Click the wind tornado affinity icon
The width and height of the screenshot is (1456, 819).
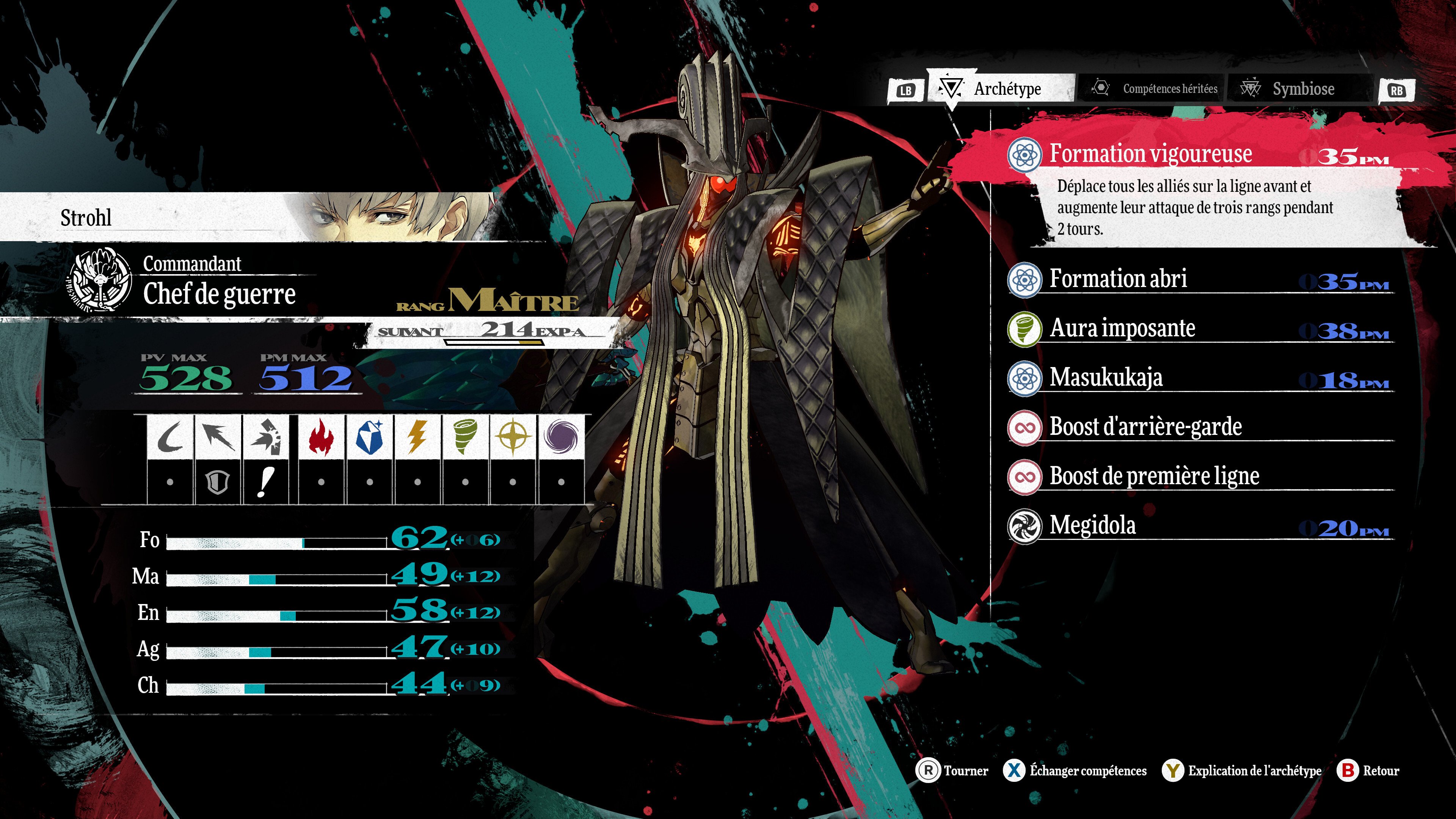coord(465,437)
